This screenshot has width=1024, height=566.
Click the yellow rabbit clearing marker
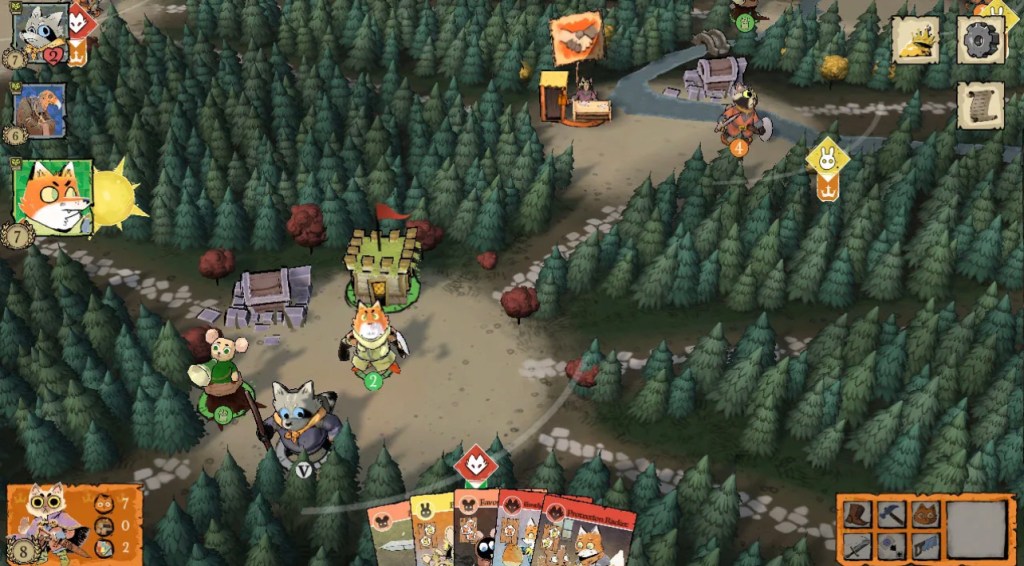pos(827,158)
